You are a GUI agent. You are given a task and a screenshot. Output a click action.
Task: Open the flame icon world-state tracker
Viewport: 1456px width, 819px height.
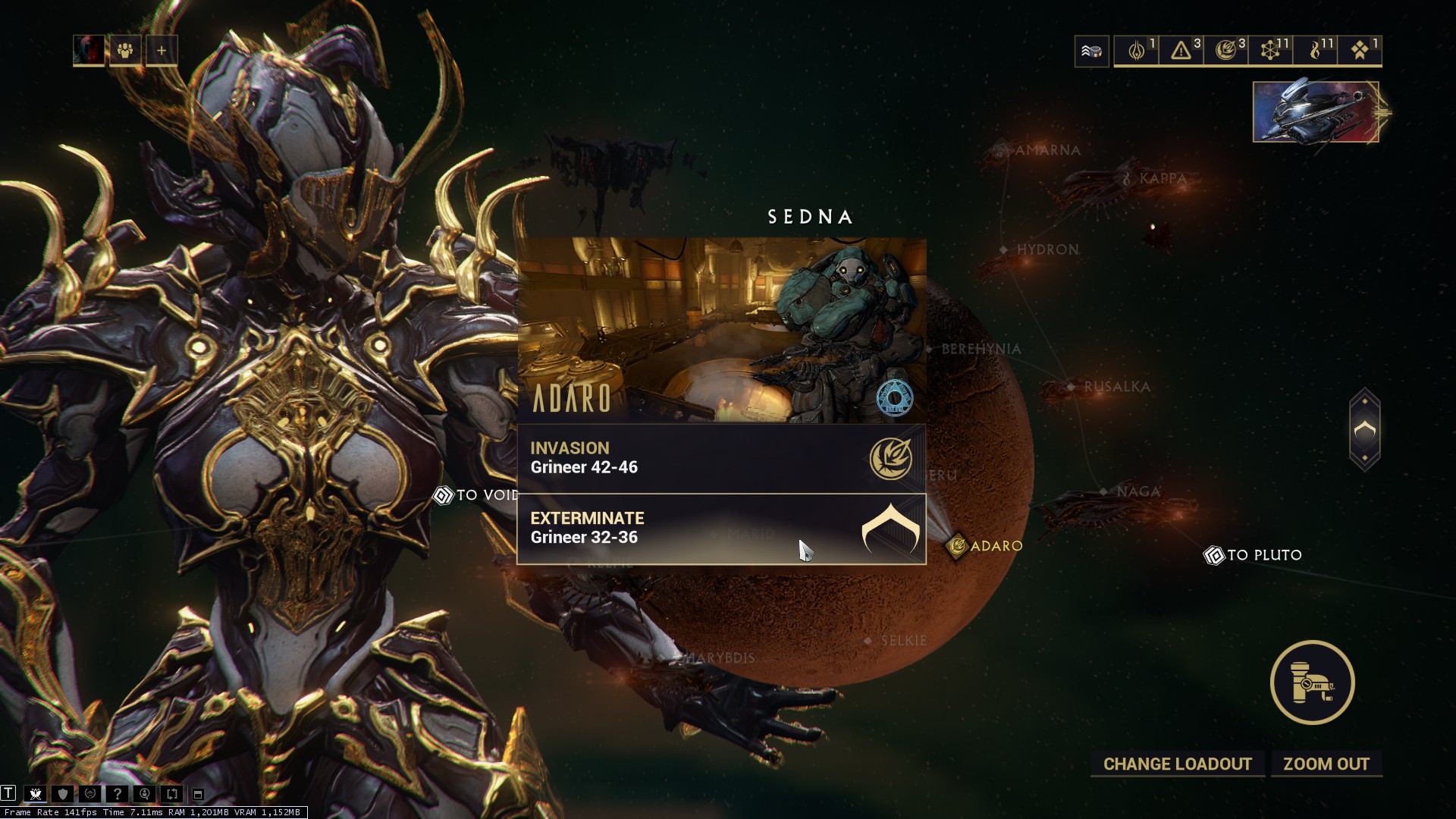1316,51
